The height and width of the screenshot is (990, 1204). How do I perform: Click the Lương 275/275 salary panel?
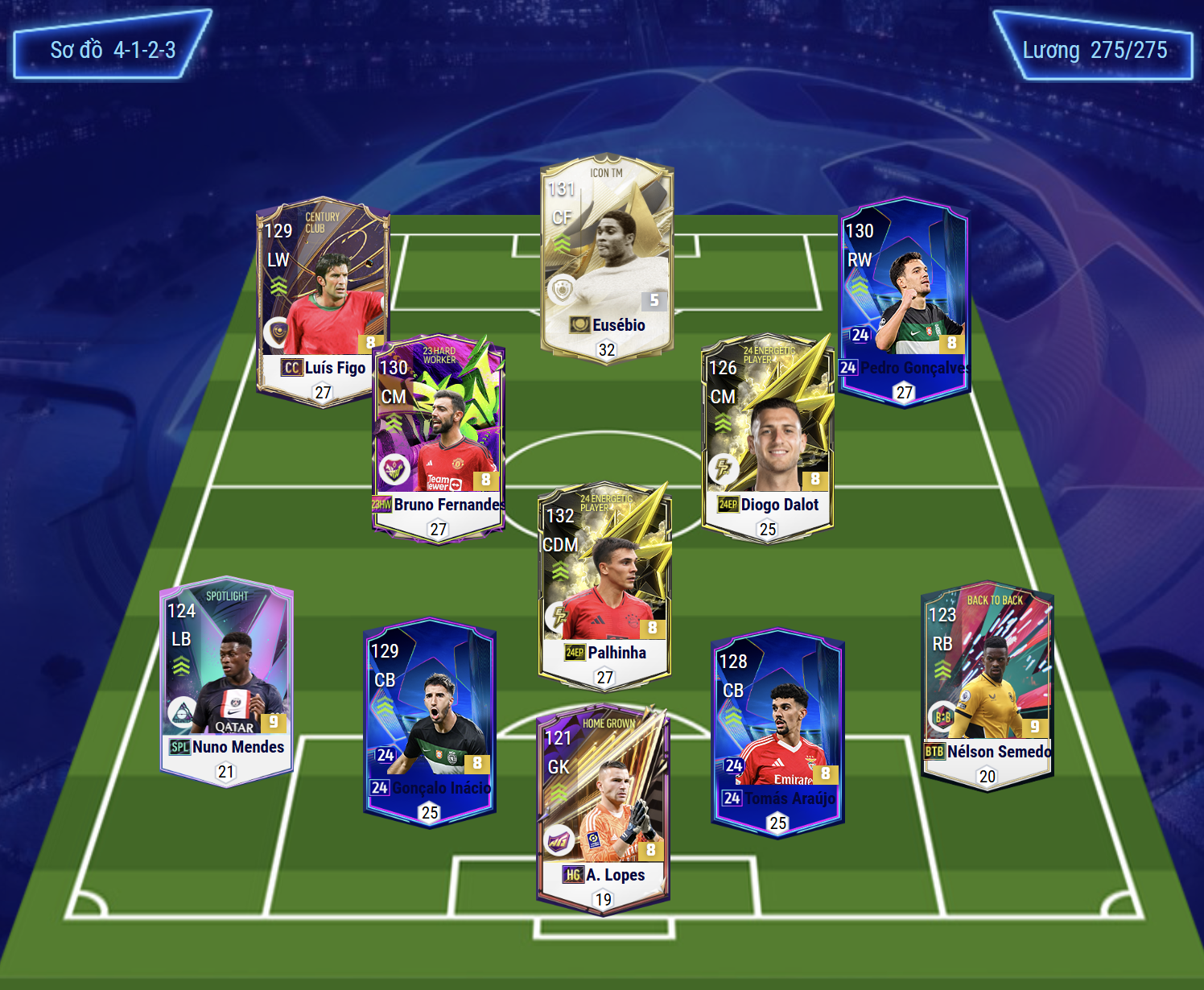coord(1095,50)
